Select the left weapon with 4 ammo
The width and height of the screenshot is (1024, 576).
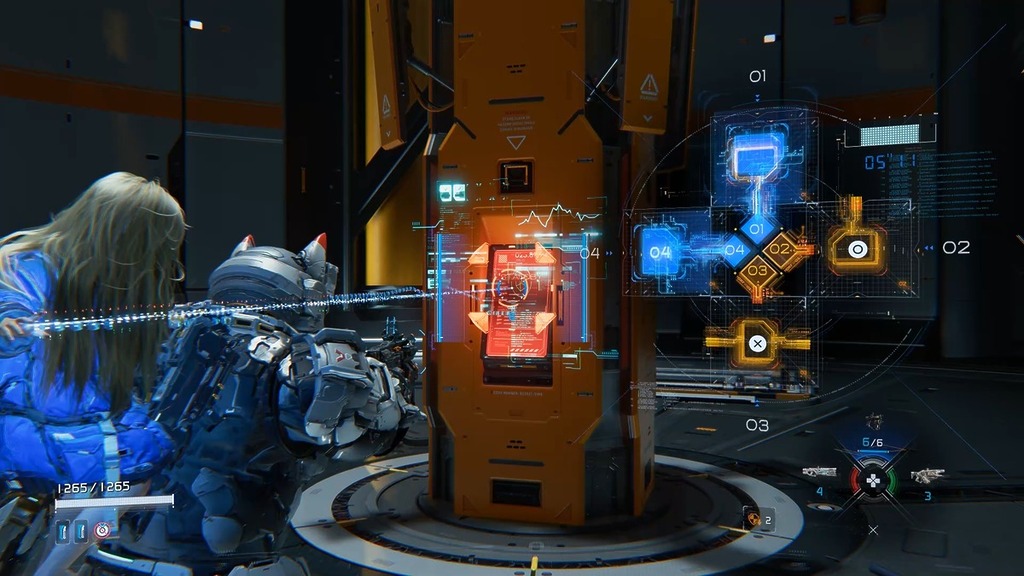tap(820, 472)
